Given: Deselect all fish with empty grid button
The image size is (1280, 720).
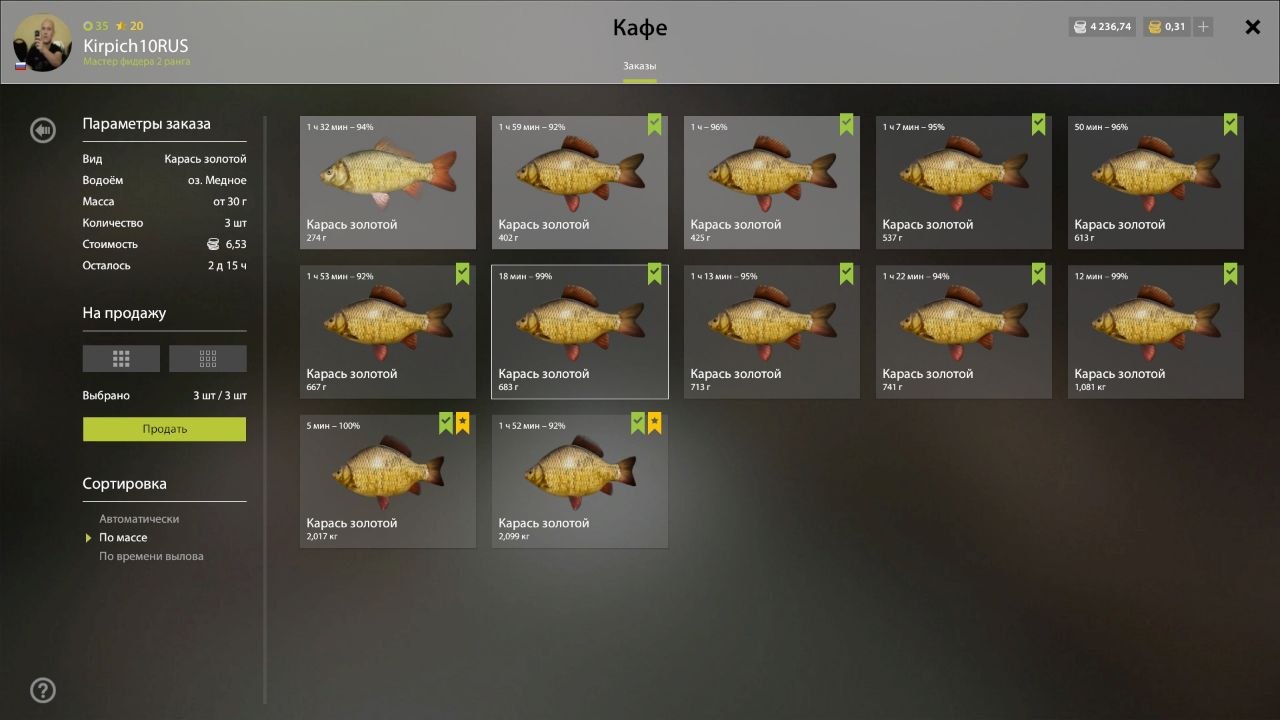Looking at the screenshot, I should click(207, 358).
